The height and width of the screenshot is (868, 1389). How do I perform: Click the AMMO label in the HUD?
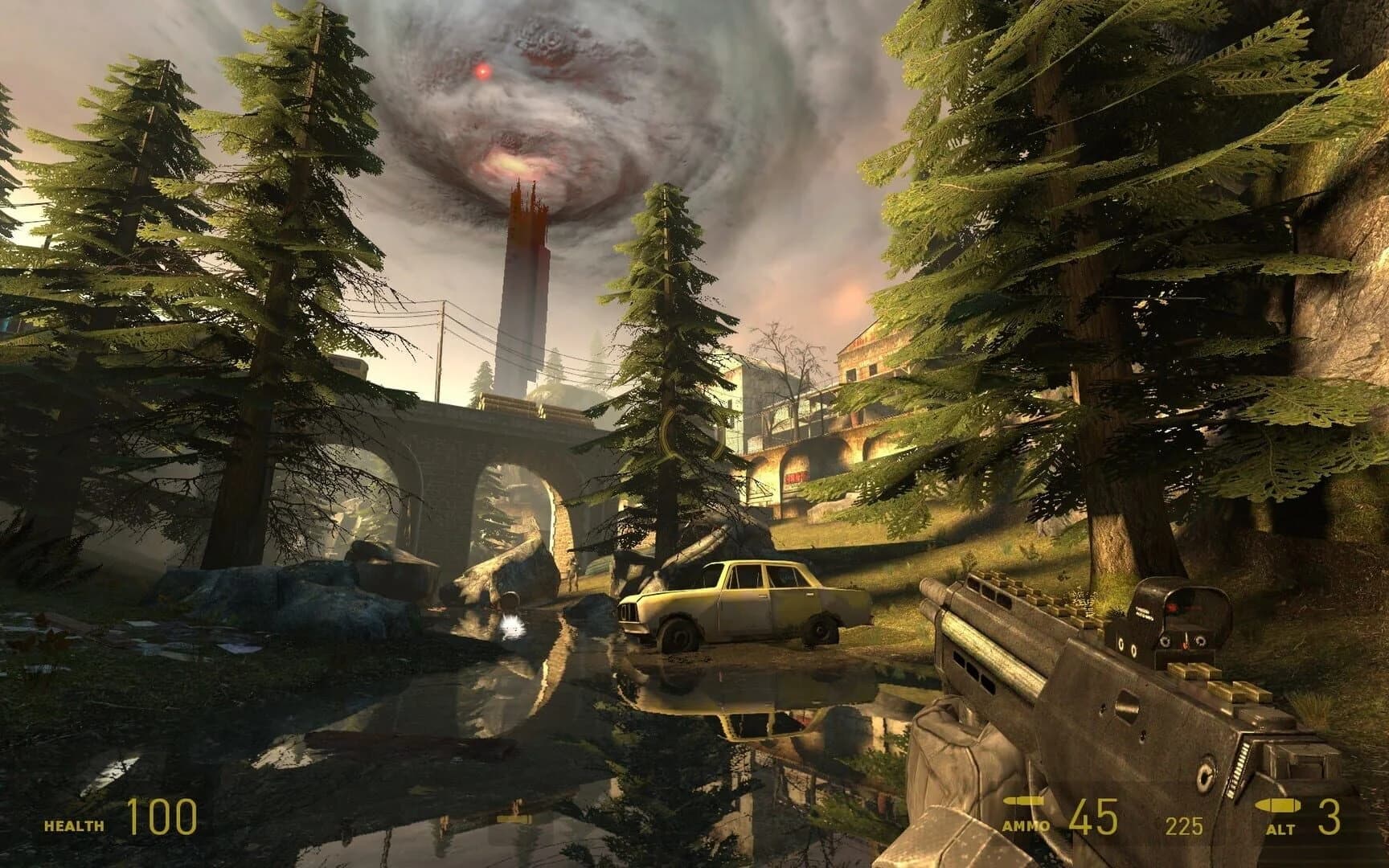[x=1026, y=823]
